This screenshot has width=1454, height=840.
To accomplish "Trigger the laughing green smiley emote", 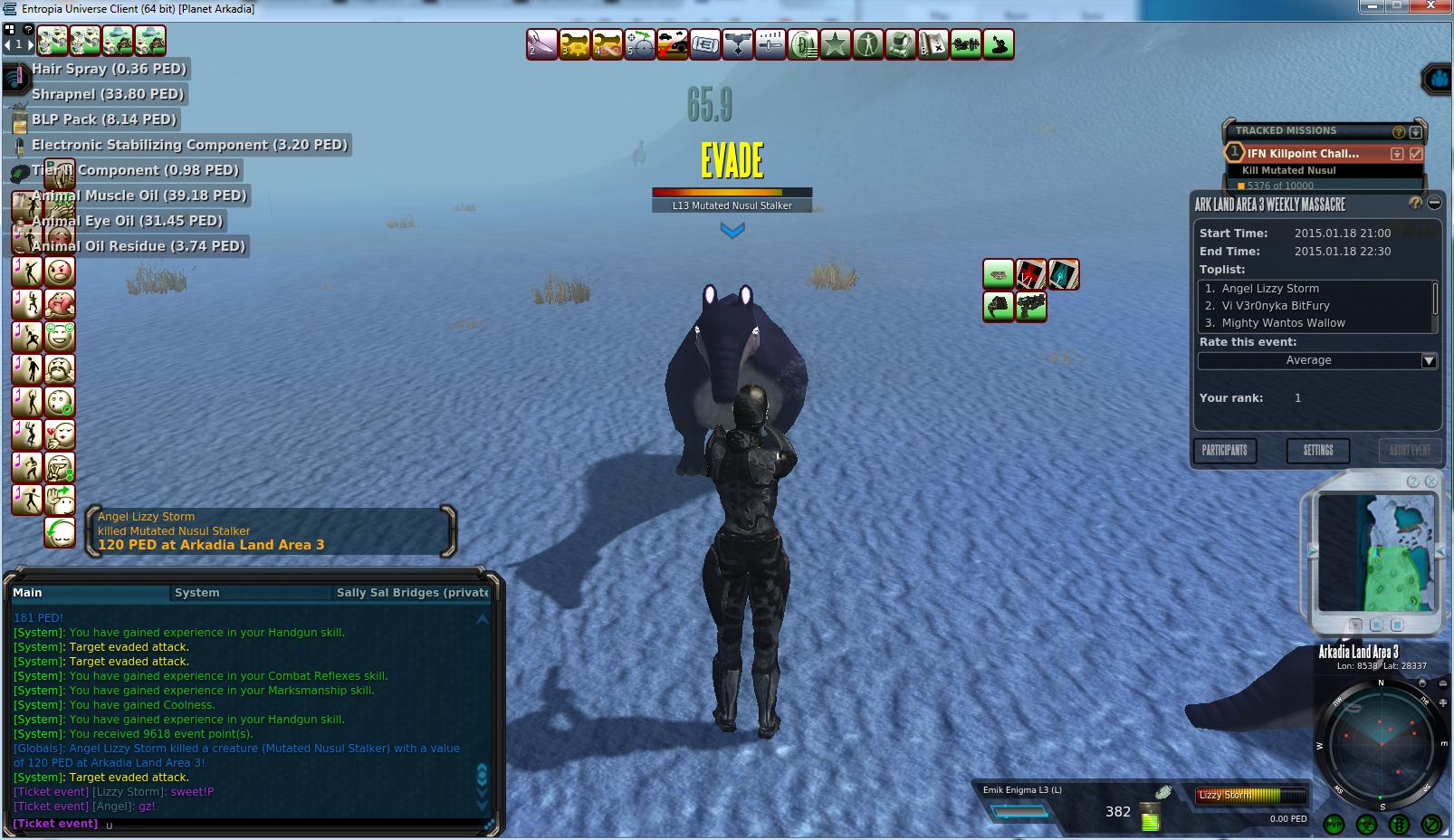I will coord(60,337).
